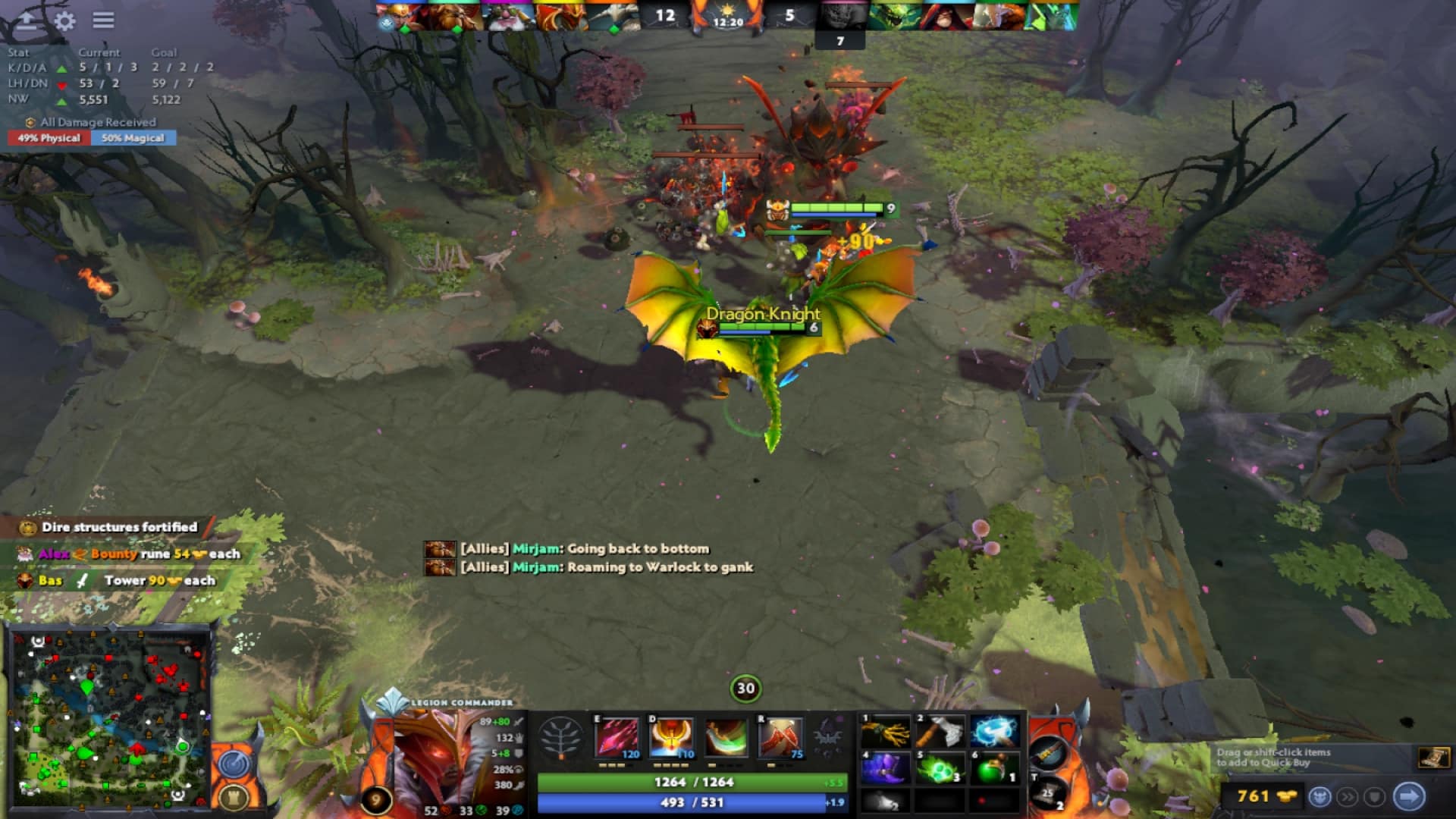Click the Hand of Midas item slot
This screenshot has width=1456, height=819.
coord(885,732)
